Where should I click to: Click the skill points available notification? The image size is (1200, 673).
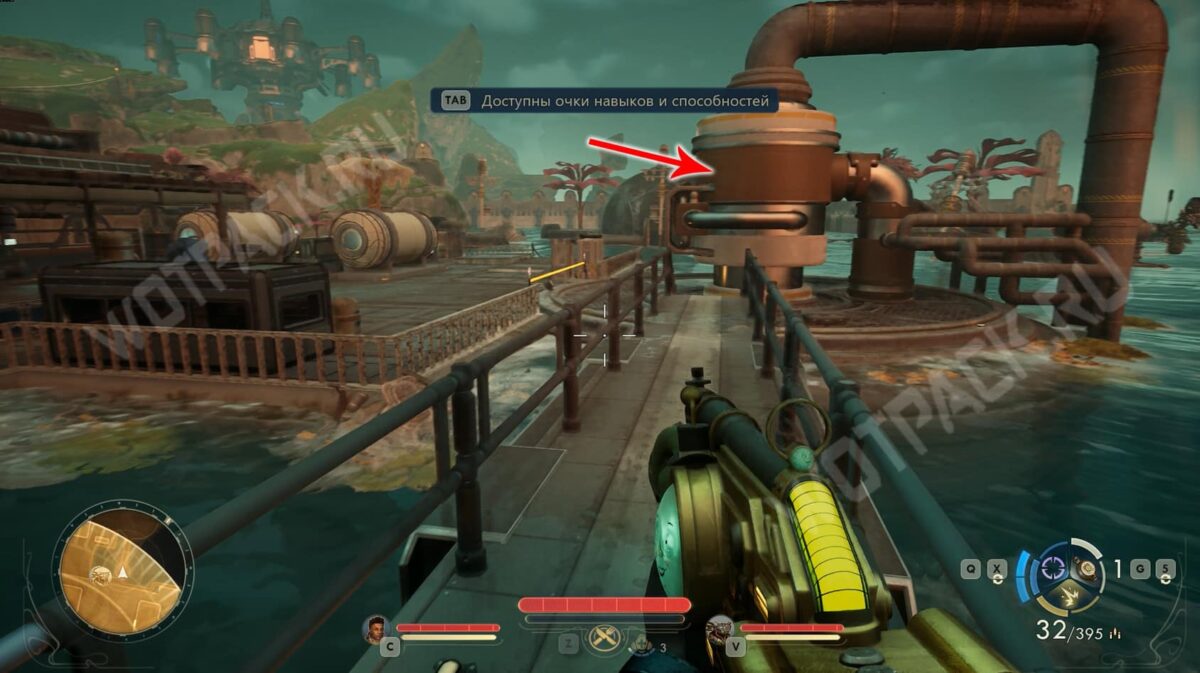(x=605, y=101)
